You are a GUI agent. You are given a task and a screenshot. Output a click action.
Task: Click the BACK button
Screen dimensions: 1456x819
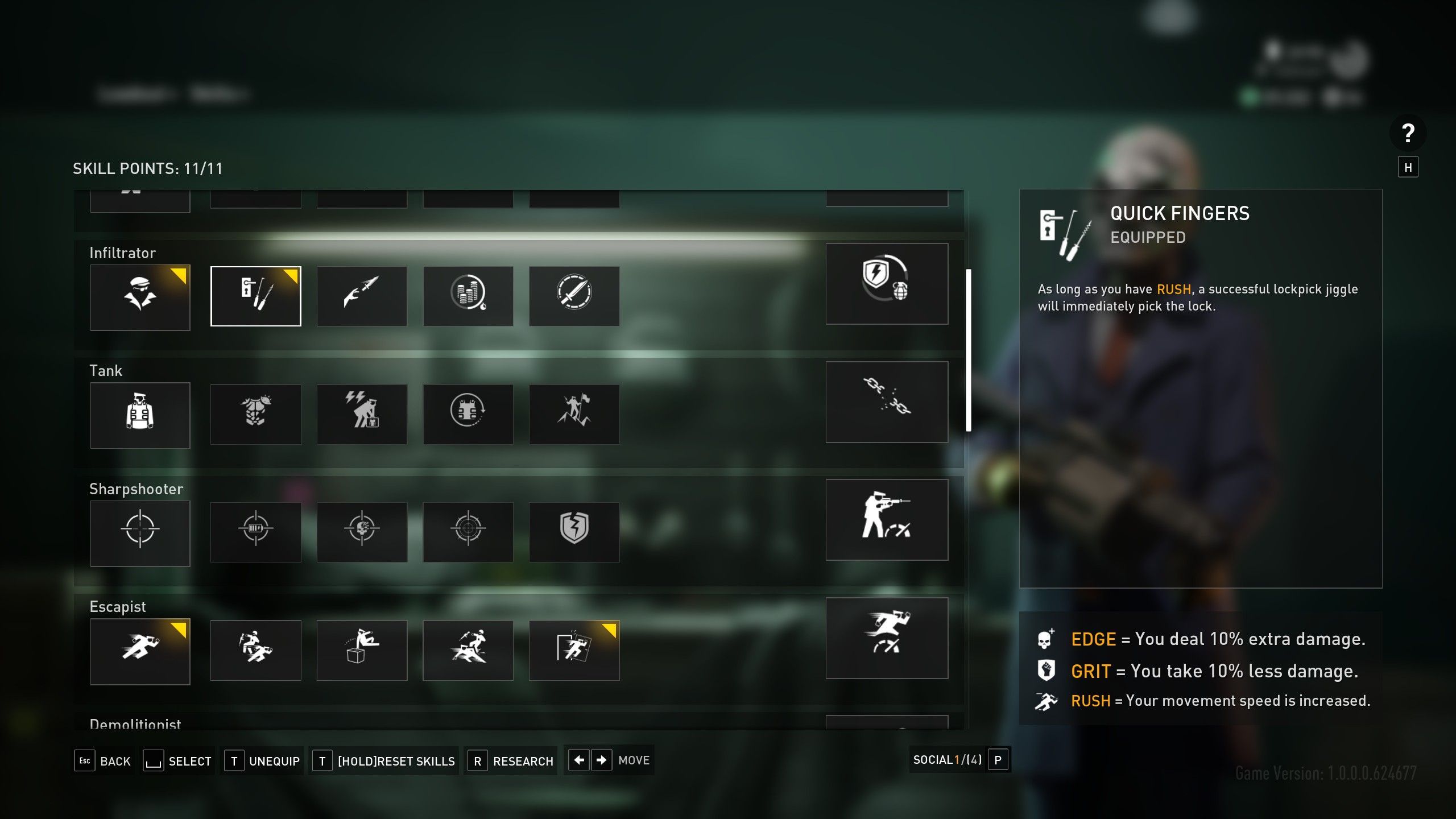pyautogui.click(x=104, y=761)
